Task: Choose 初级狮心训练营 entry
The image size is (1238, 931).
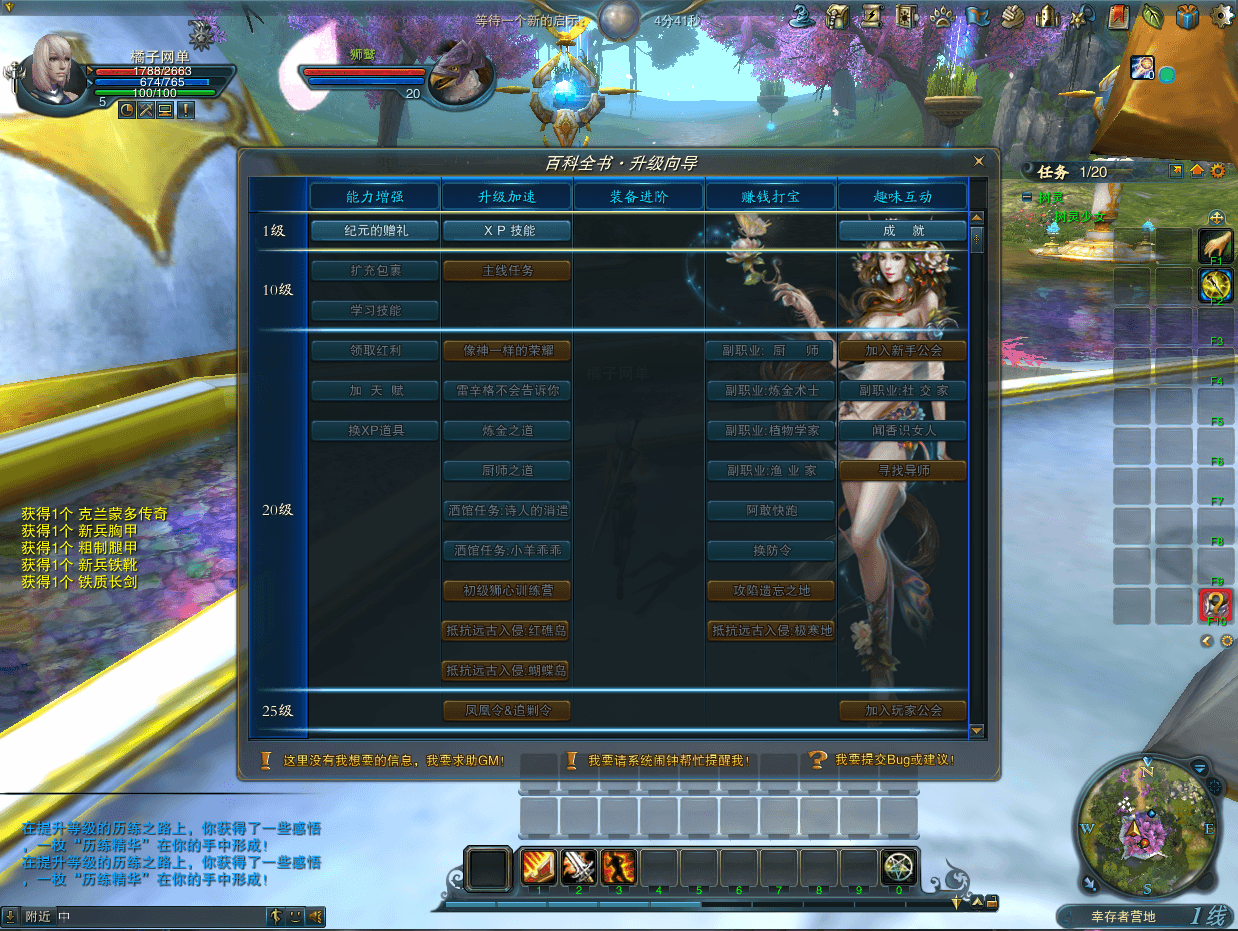Action: pos(507,591)
